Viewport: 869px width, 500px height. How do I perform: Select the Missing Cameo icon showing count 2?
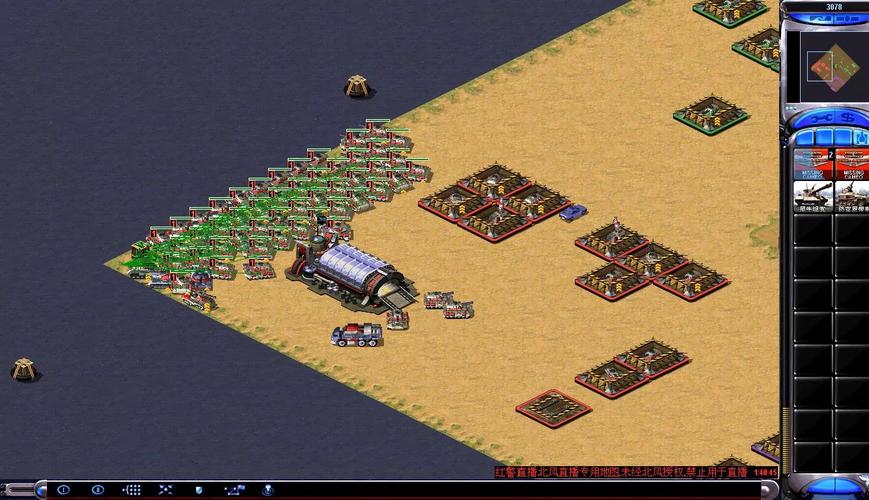point(812,164)
